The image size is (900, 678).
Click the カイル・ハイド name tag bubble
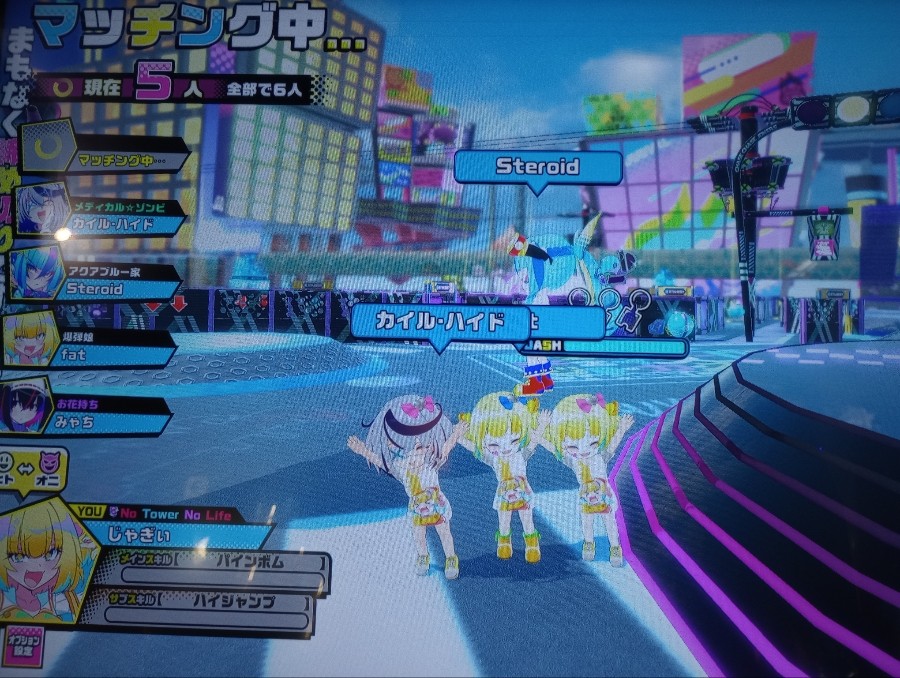point(439,322)
